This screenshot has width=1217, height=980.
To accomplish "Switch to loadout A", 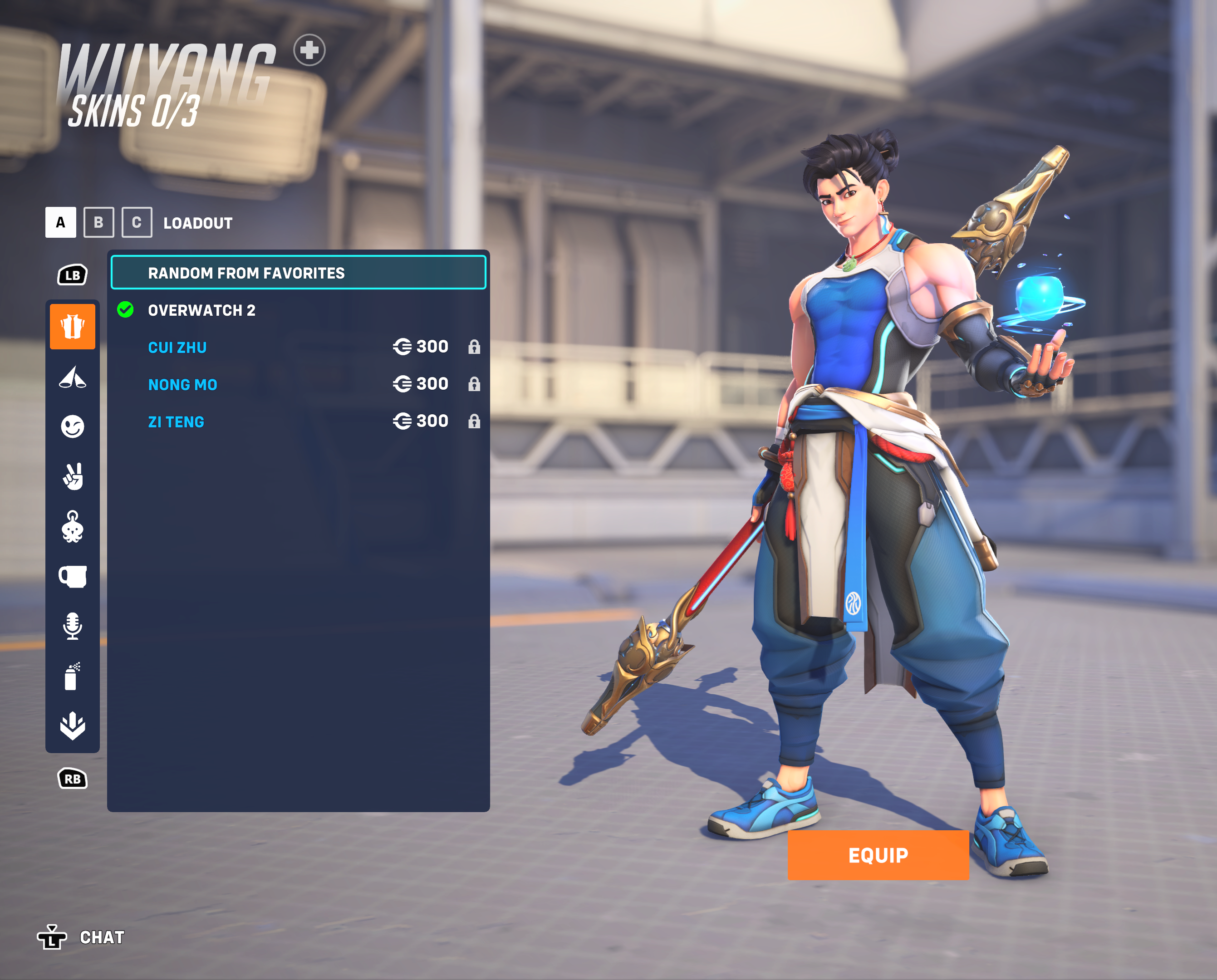I will point(60,222).
